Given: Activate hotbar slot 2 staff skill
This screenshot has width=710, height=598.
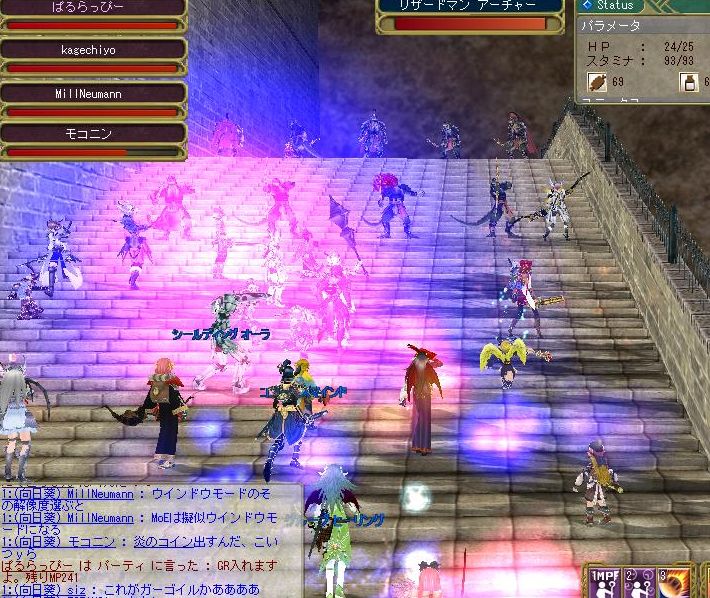Looking at the screenshot, I should coord(638,581).
